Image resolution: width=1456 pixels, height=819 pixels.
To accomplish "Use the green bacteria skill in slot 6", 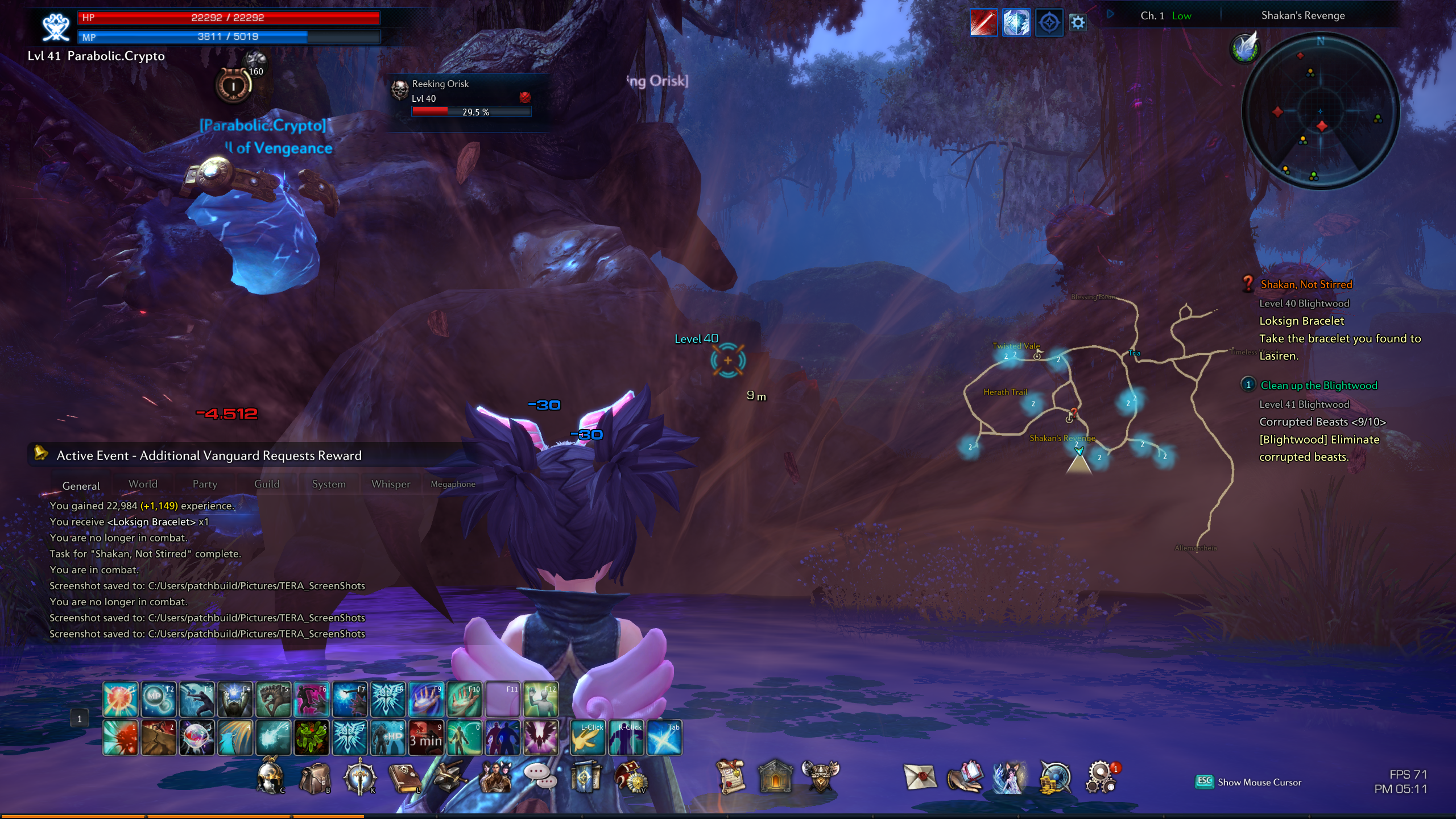I will 311,738.
